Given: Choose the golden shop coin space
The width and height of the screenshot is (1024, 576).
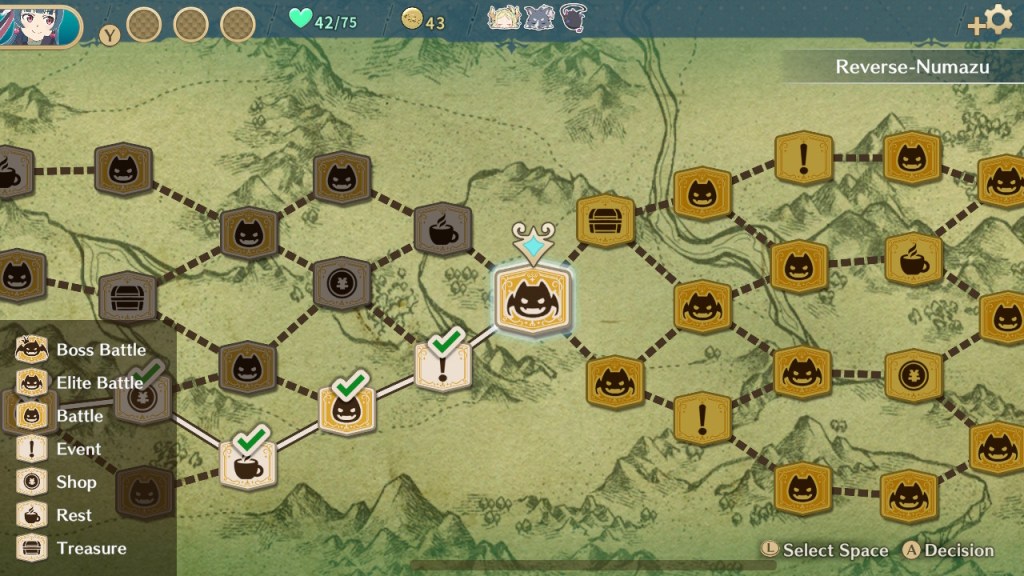Looking at the screenshot, I should pyautogui.click(x=913, y=375).
